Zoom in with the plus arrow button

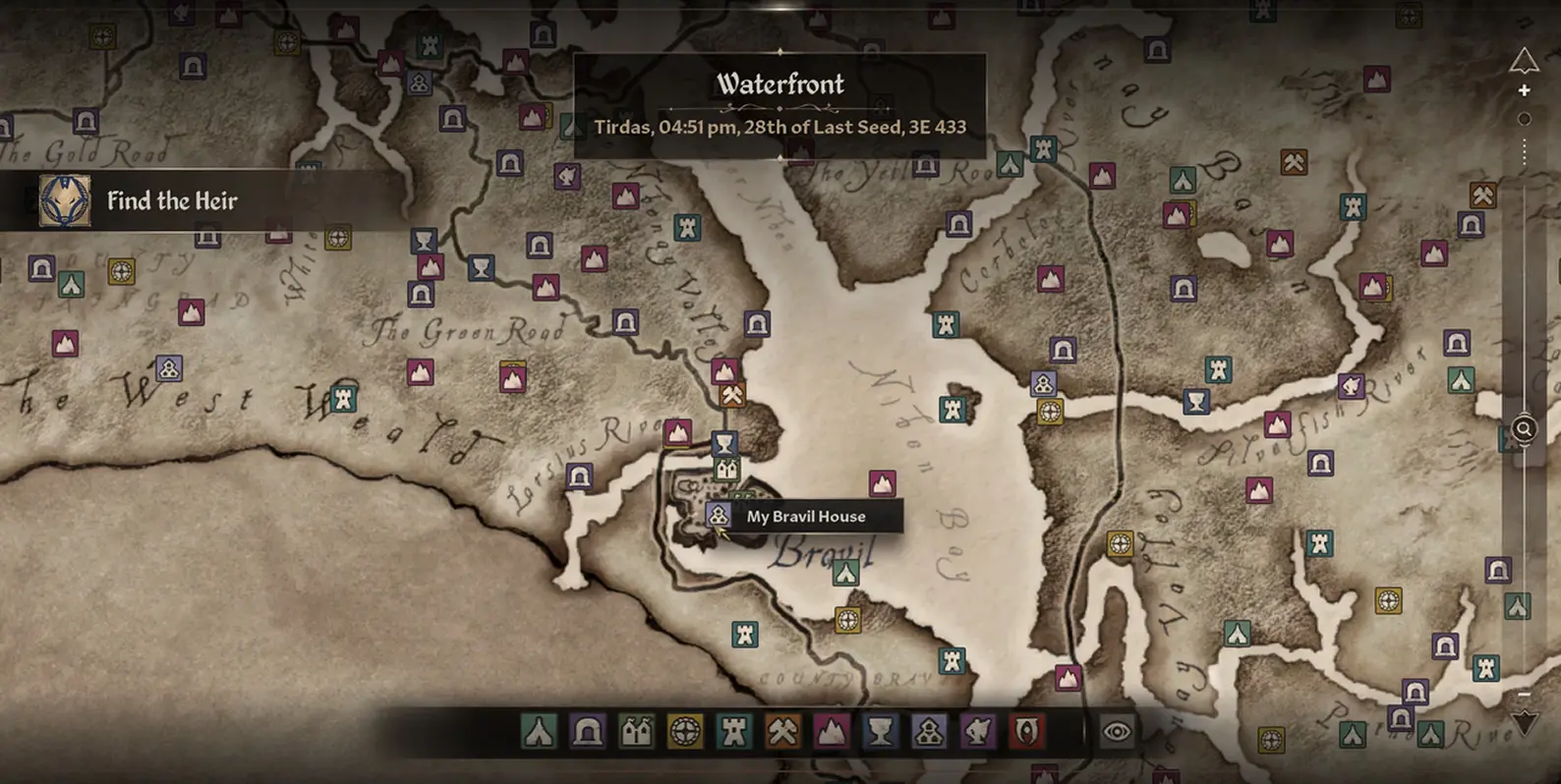pyautogui.click(x=1524, y=65)
